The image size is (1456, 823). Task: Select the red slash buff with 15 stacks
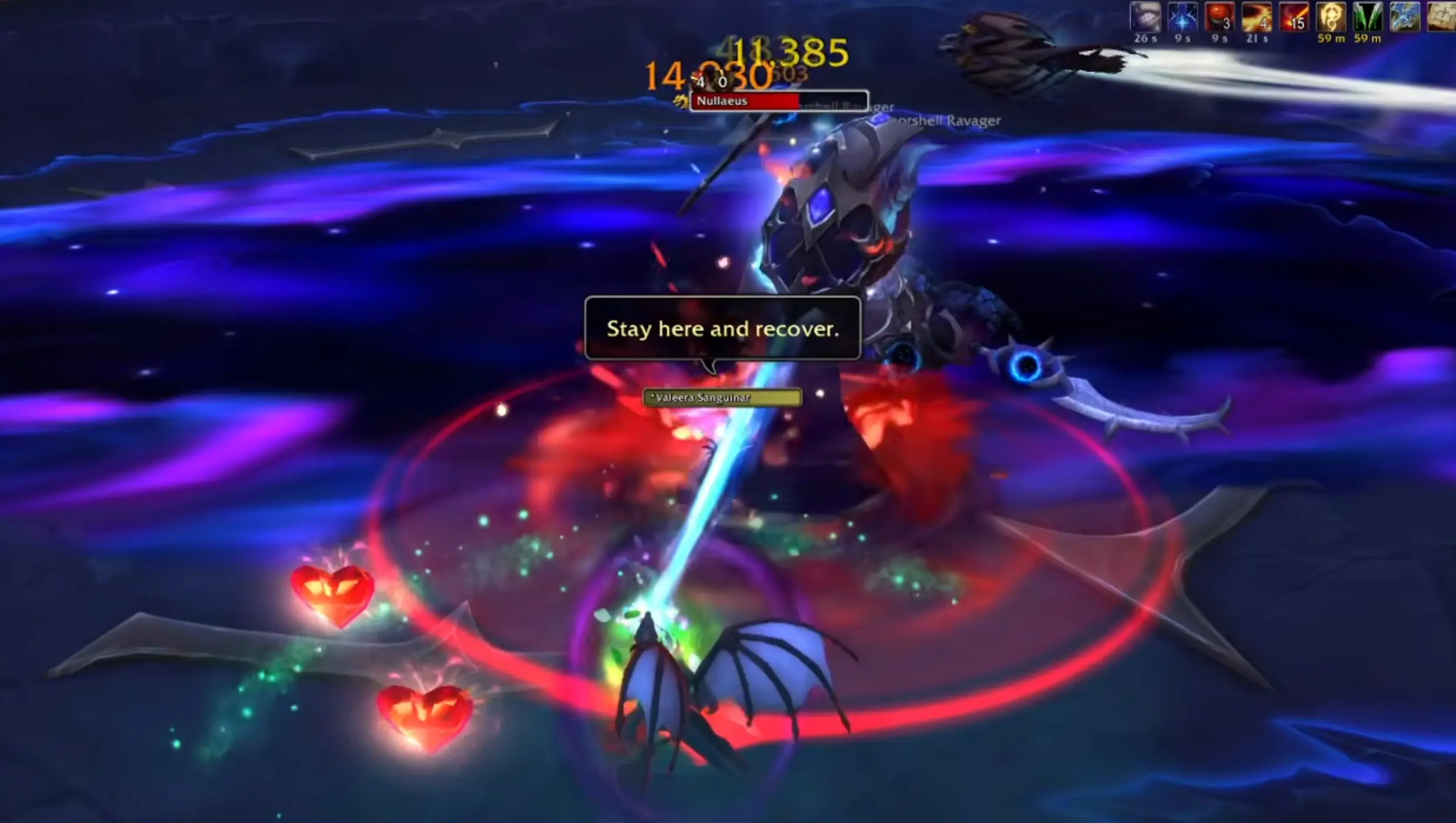pos(1294,18)
